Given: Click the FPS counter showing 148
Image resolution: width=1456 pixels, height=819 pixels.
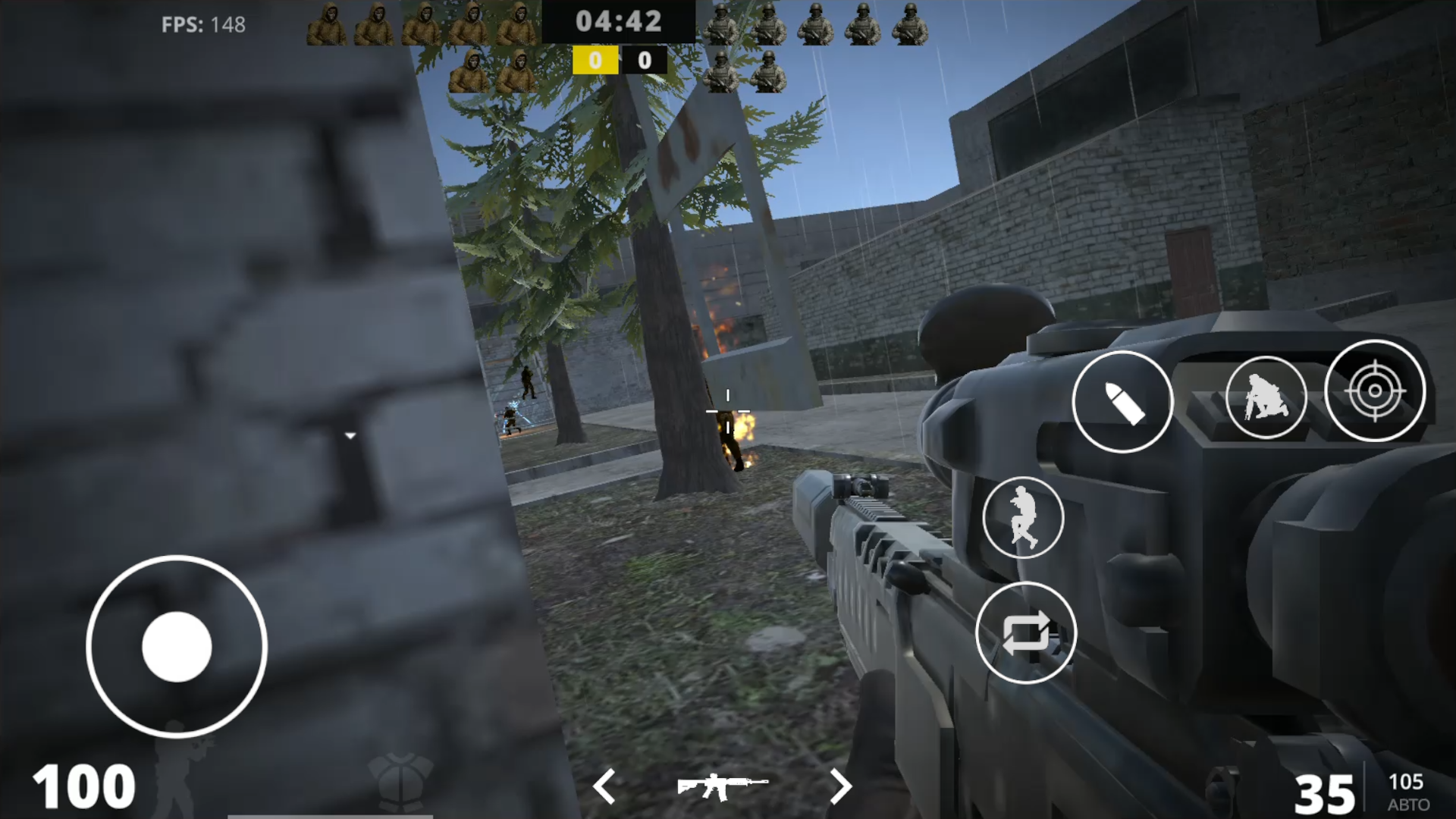Looking at the screenshot, I should tap(202, 25).
